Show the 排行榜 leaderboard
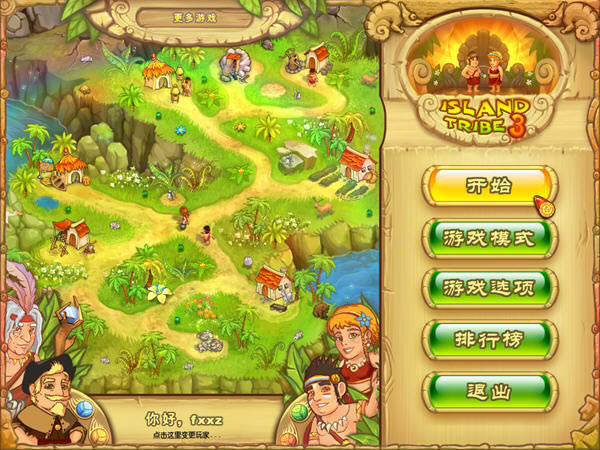600x450 pixels. (488, 339)
